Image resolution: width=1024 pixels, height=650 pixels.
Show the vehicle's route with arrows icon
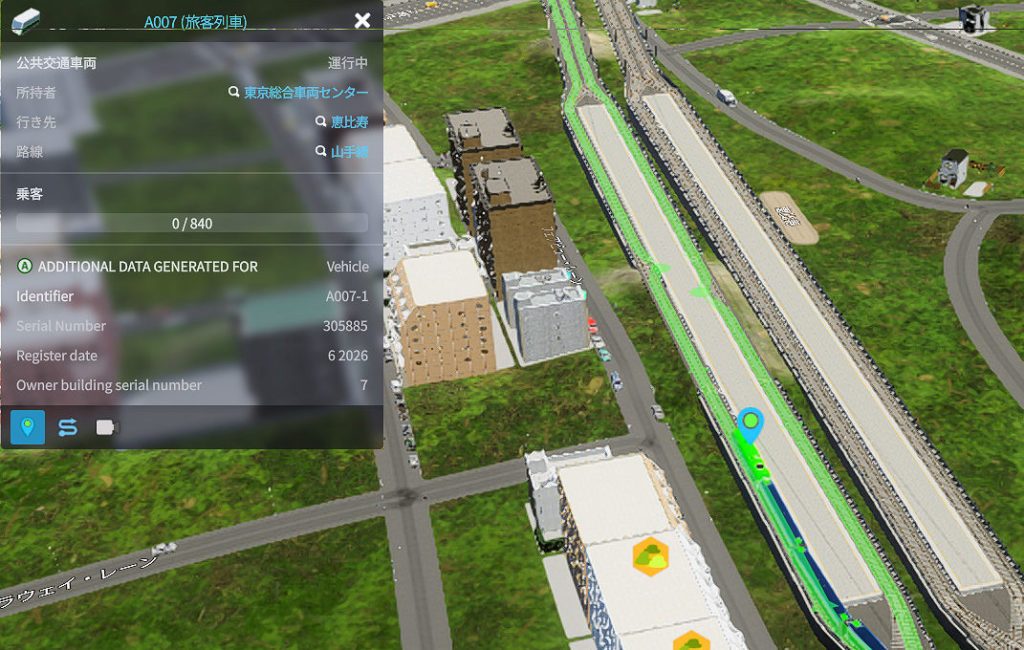(x=67, y=427)
